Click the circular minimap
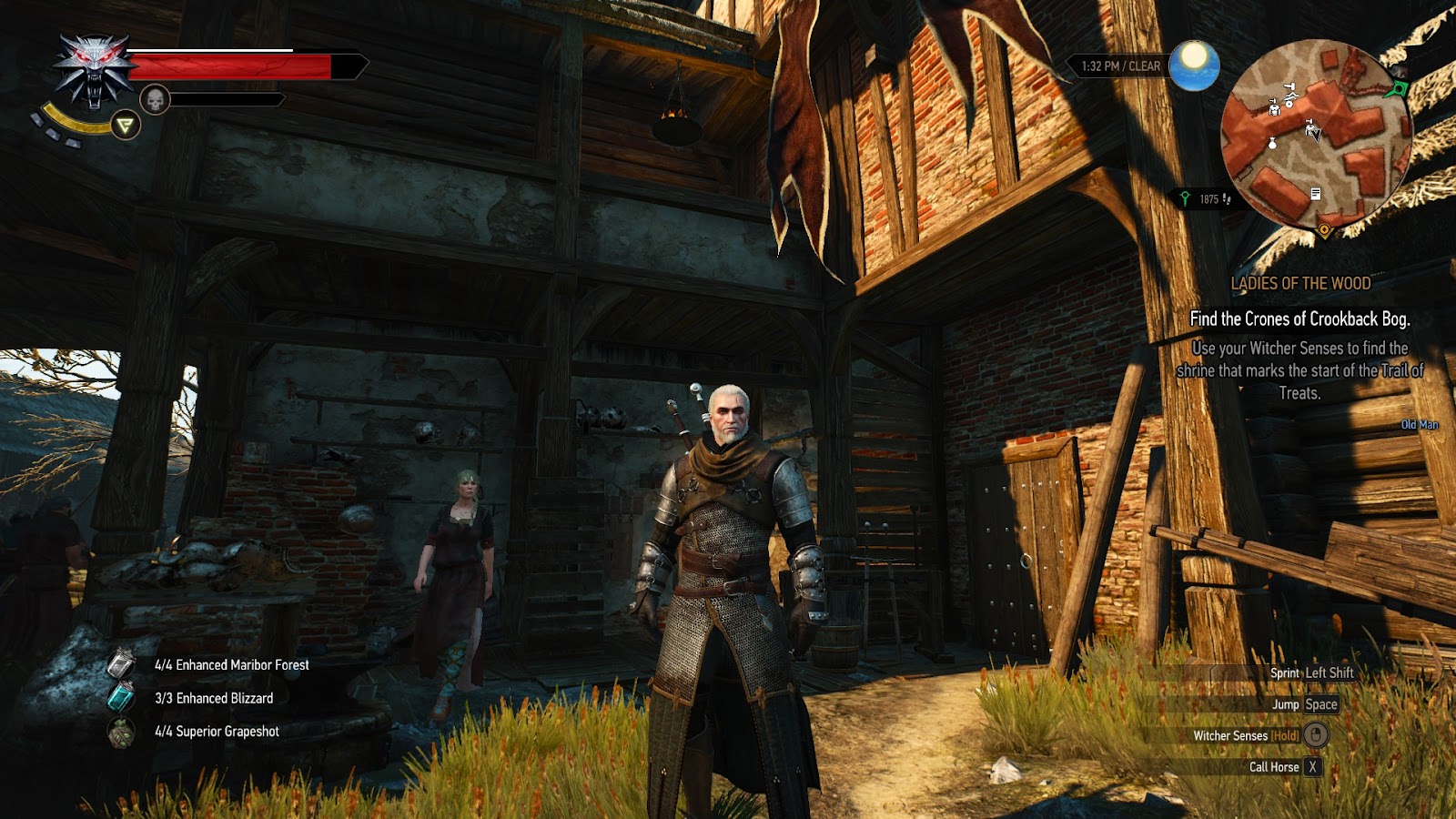 [x=1316, y=134]
